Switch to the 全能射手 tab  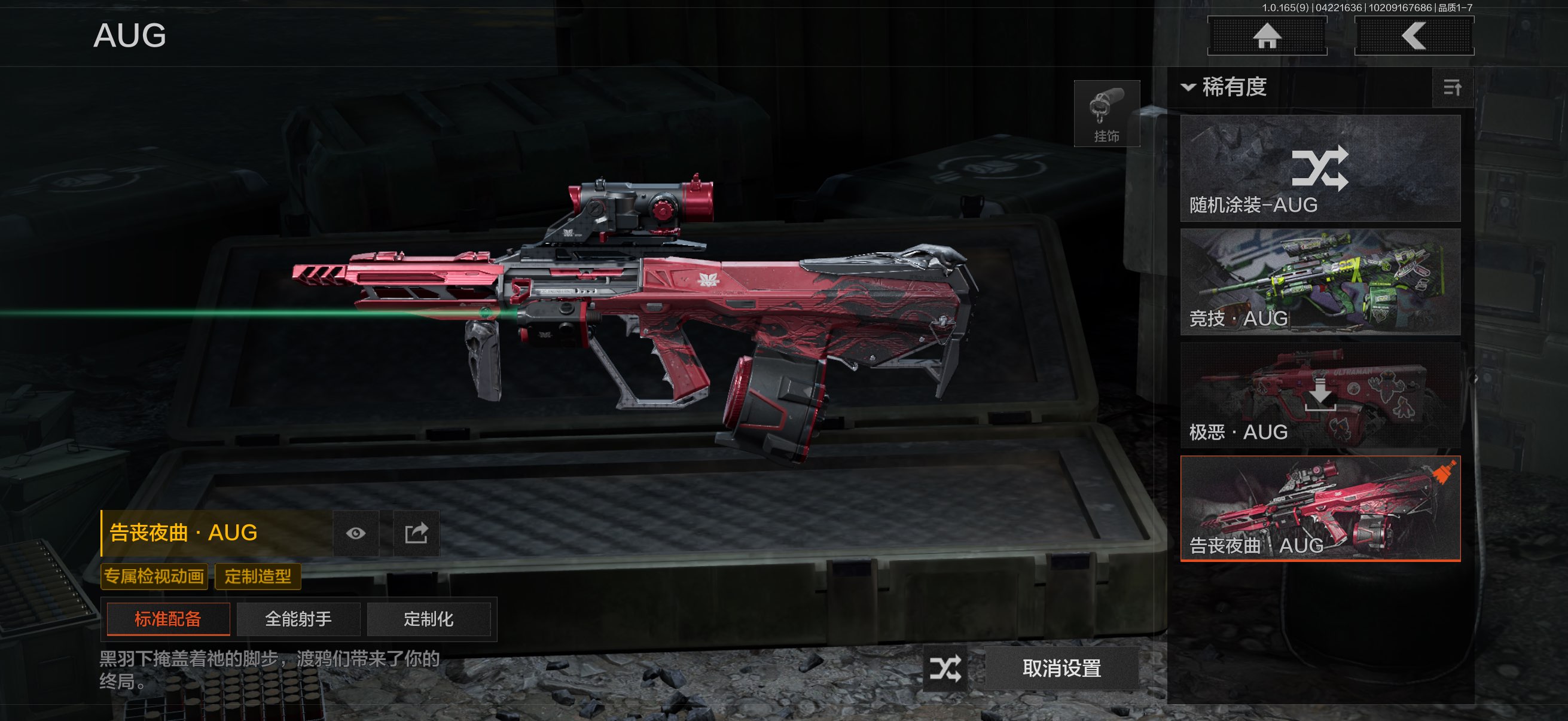(x=298, y=619)
